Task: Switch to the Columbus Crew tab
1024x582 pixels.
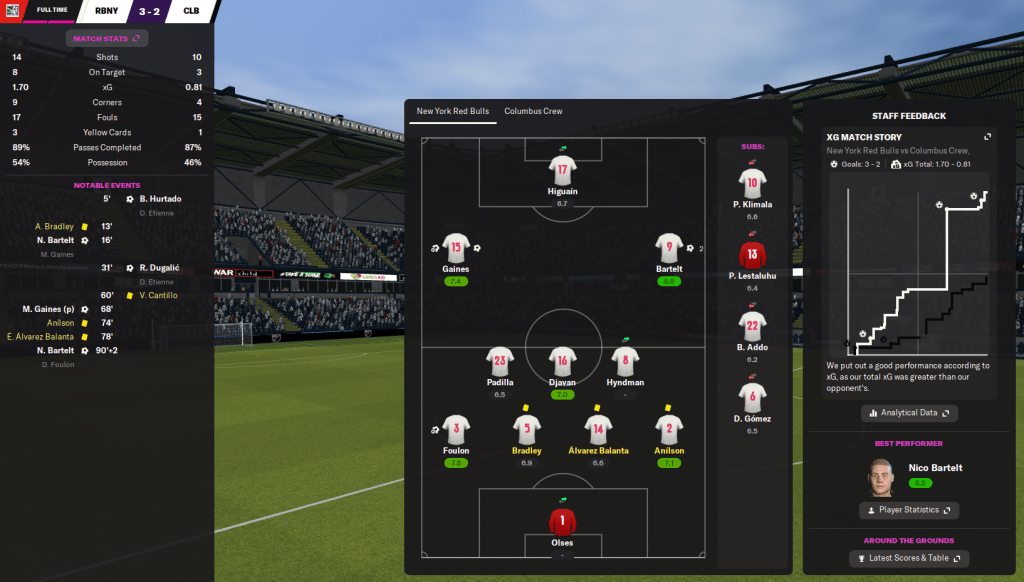Action: click(533, 111)
